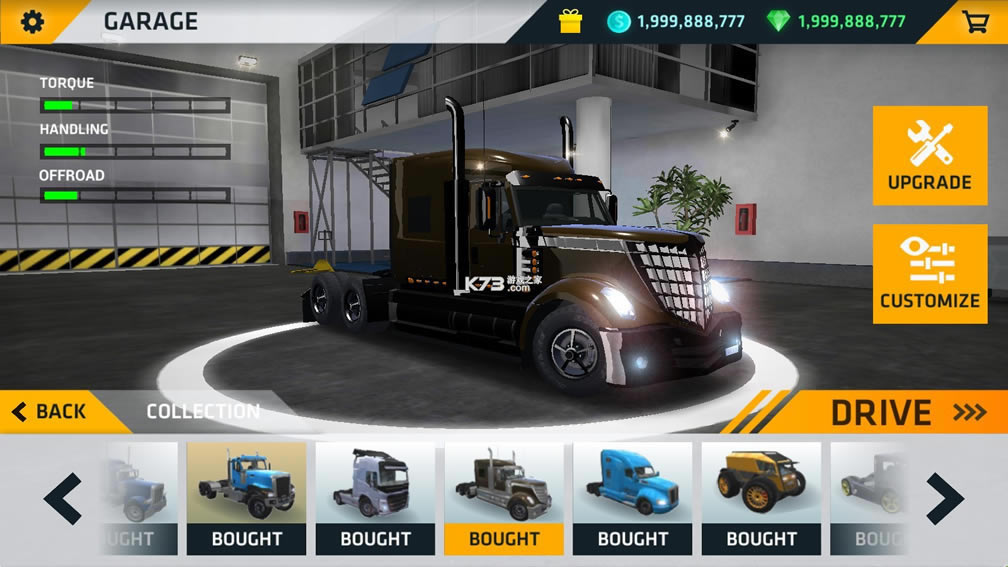
Task: Open the yellow gift box reward
Action: point(571,21)
